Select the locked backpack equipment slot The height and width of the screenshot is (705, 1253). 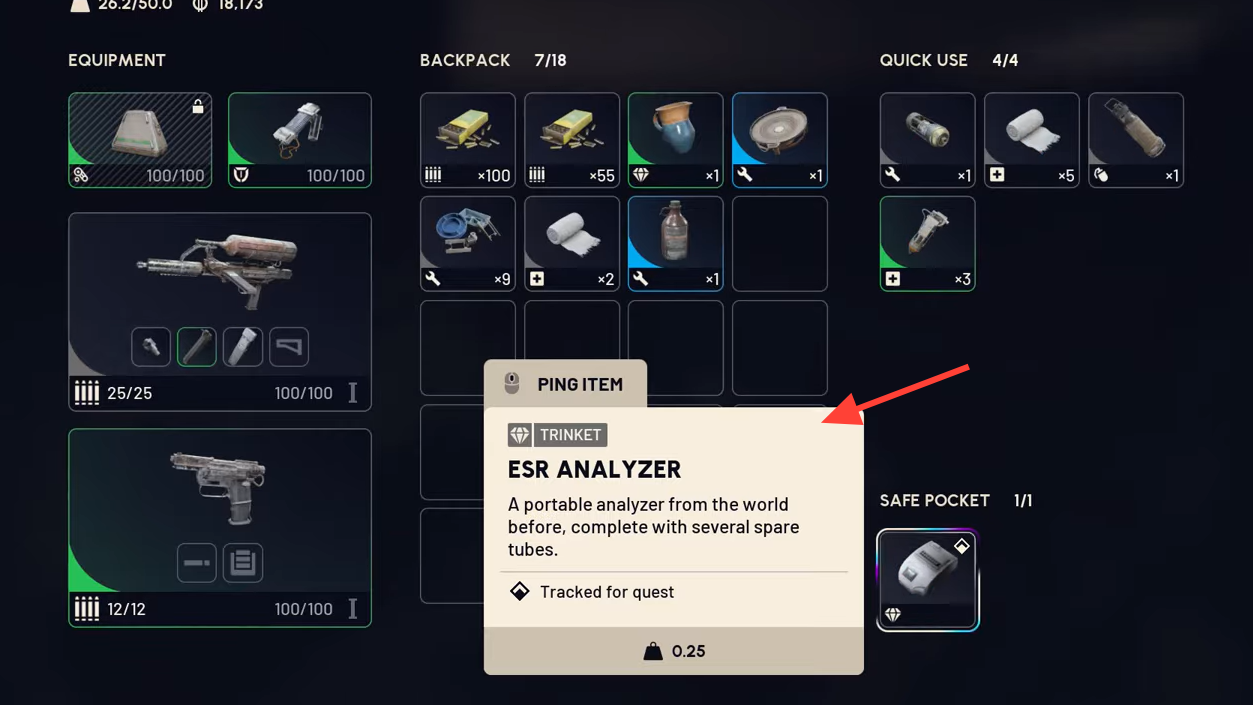(x=140, y=140)
